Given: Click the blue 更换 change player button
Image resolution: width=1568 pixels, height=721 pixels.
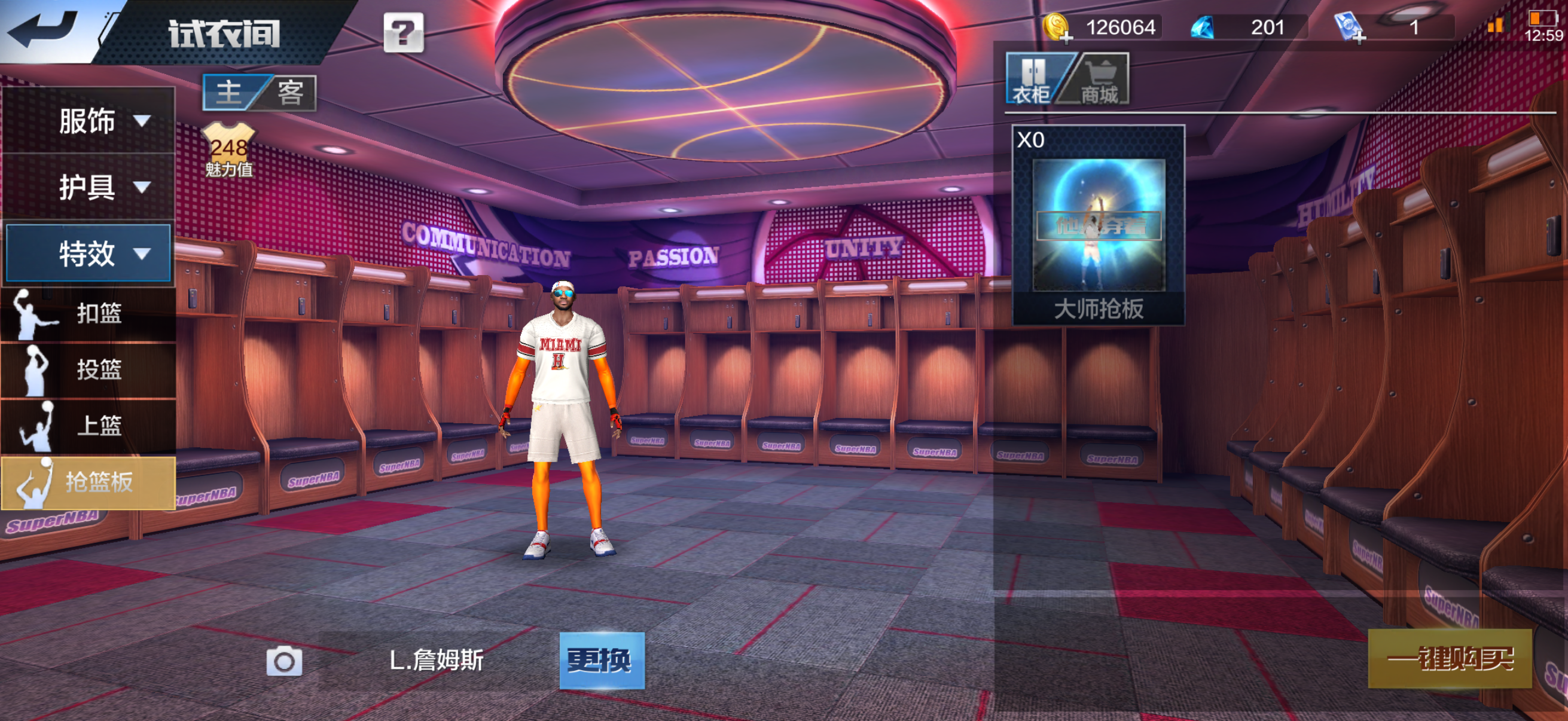Looking at the screenshot, I should (x=602, y=660).
